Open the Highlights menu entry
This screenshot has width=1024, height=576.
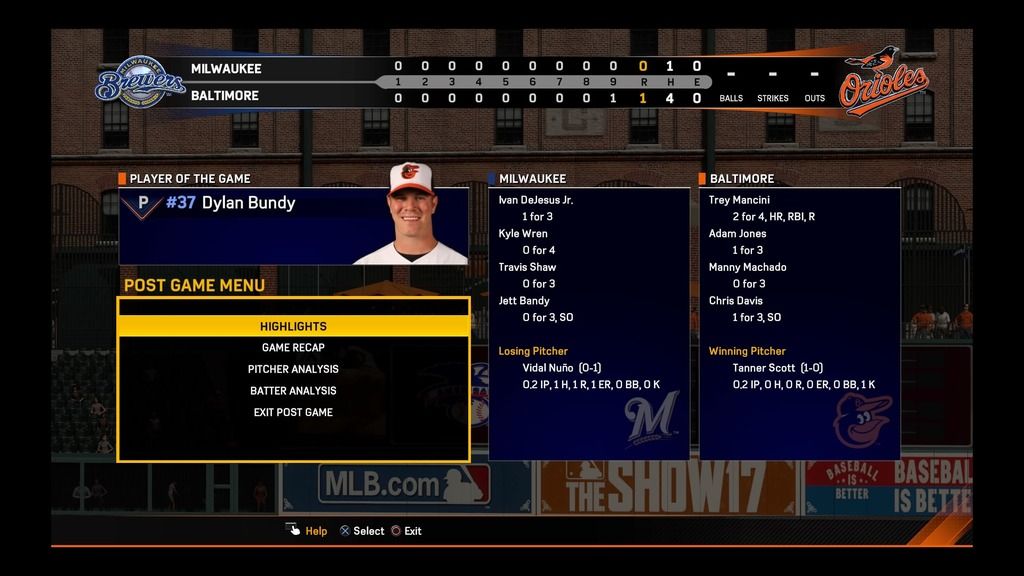coord(293,326)
